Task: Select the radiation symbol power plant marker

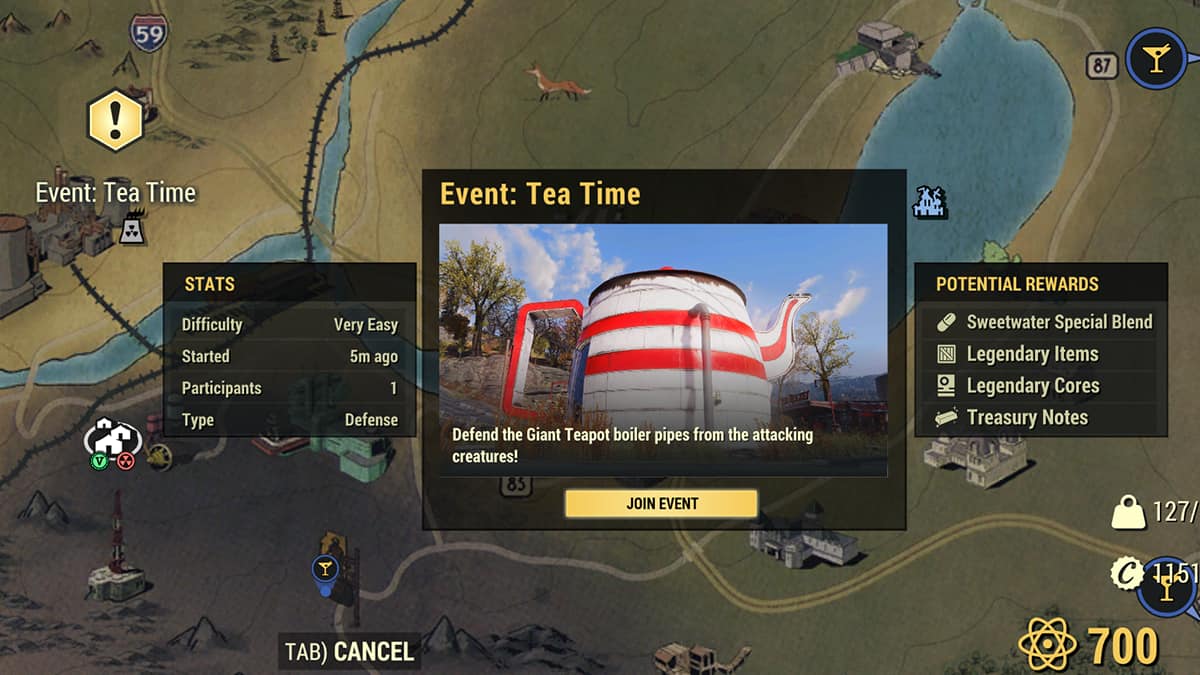Action: (131, 231)
